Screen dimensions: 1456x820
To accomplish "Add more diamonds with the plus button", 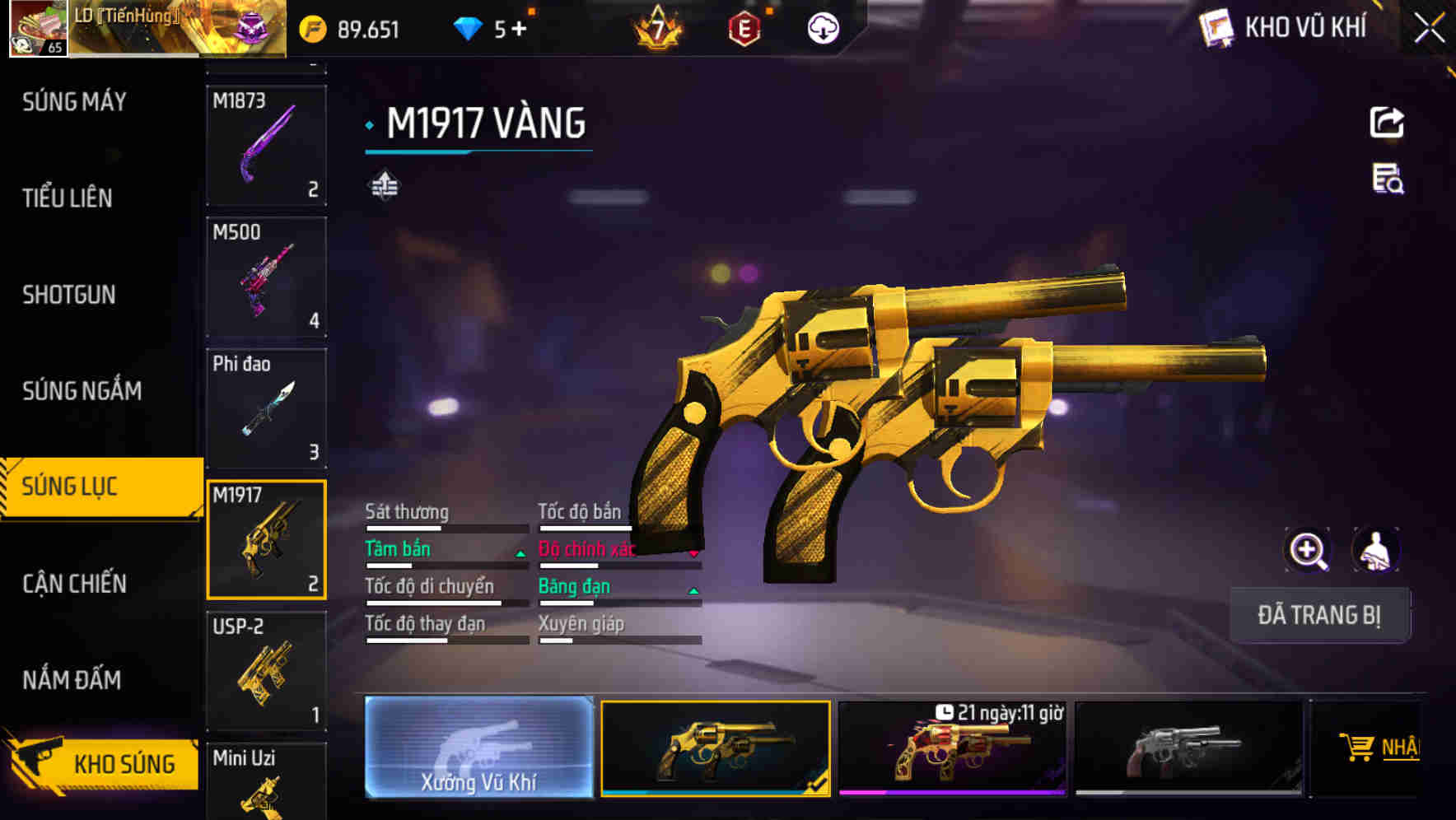I will pyautogui.click(x=519, y=30).
